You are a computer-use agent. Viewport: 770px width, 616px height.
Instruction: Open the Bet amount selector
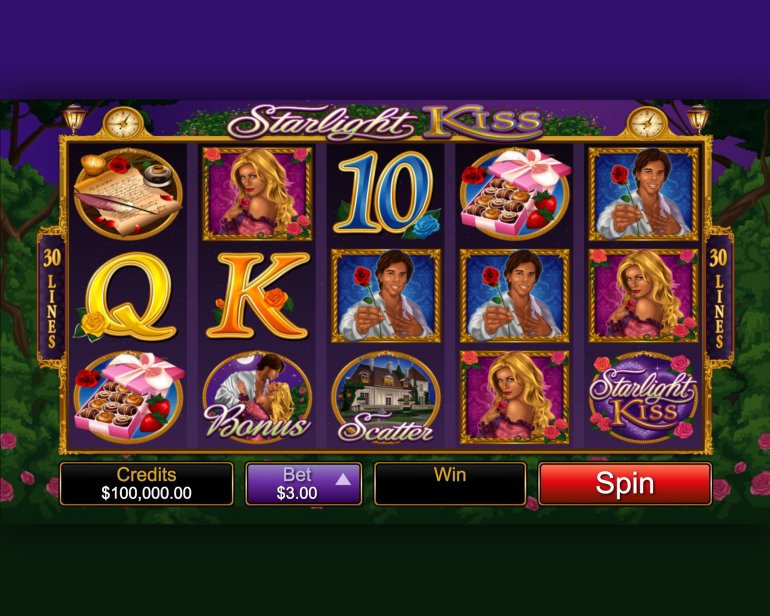303,484
